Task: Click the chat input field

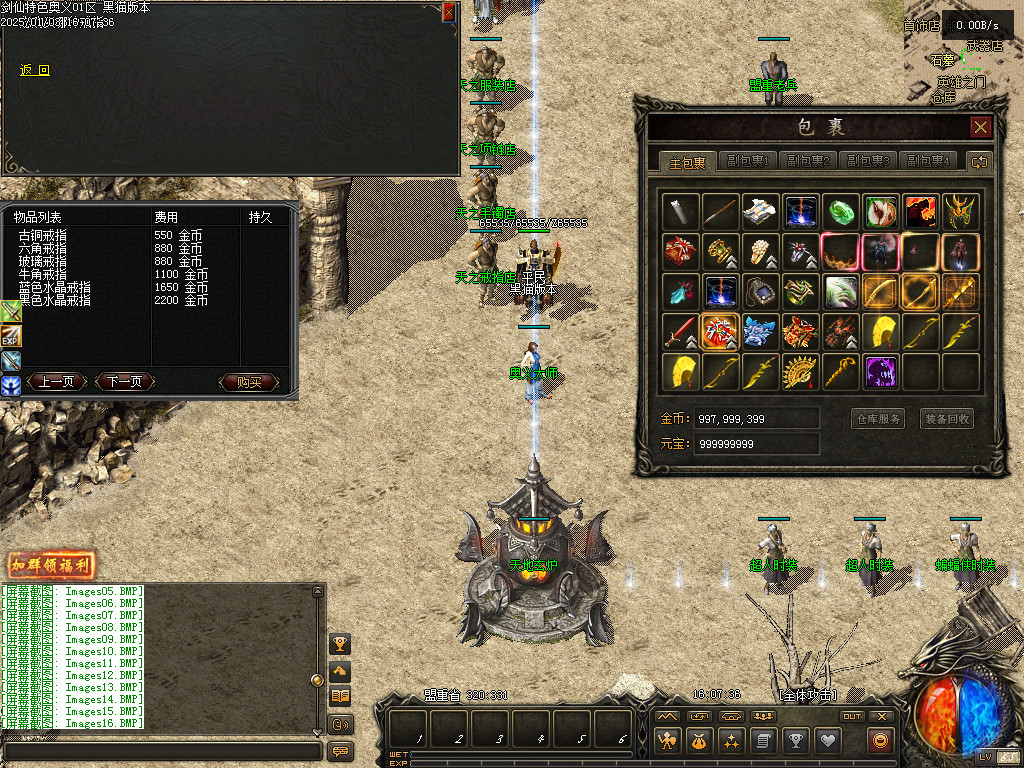Action: click(162, 750)
